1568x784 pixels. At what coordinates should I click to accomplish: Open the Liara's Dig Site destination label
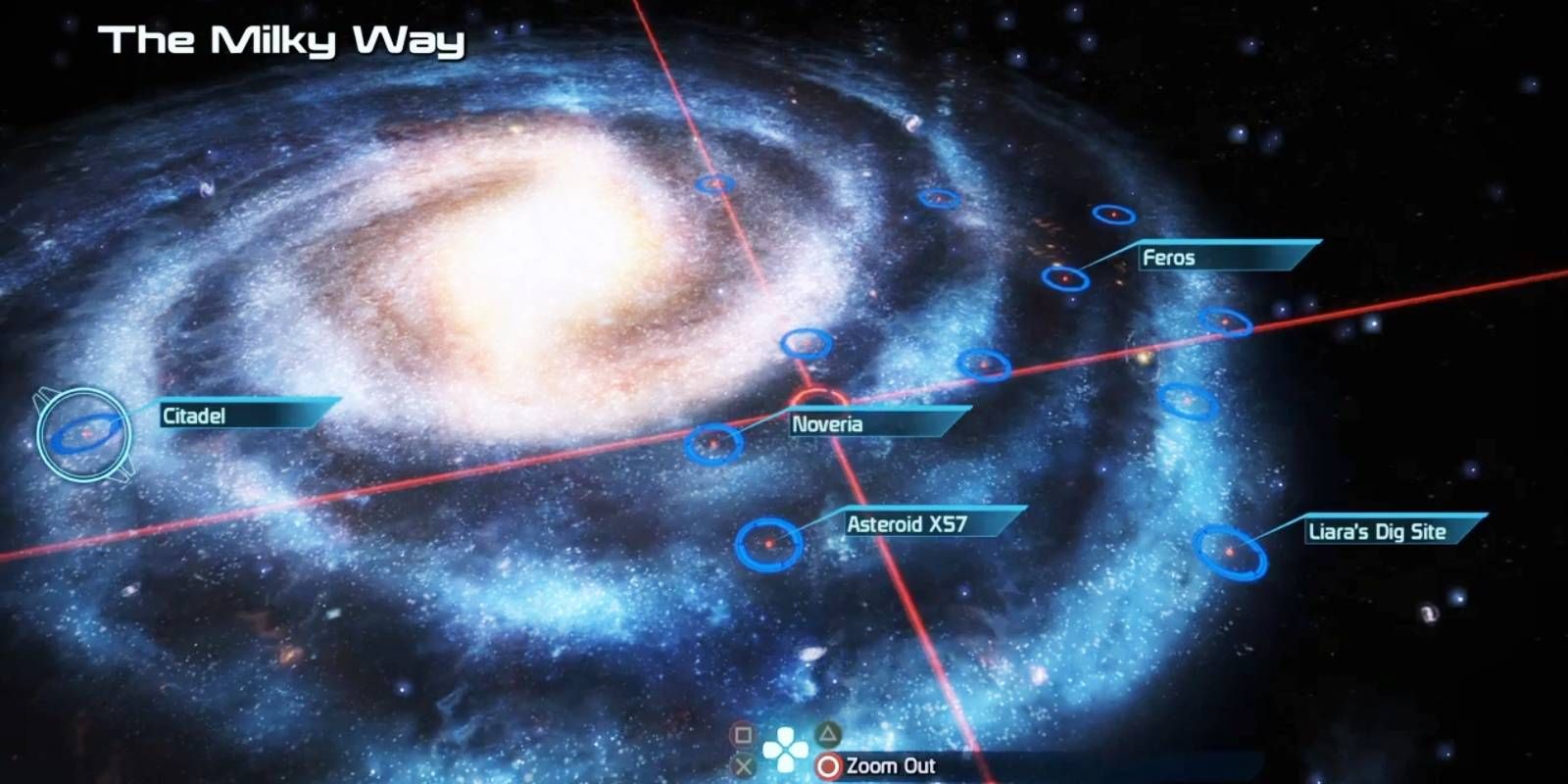[x=1377, y=532]
